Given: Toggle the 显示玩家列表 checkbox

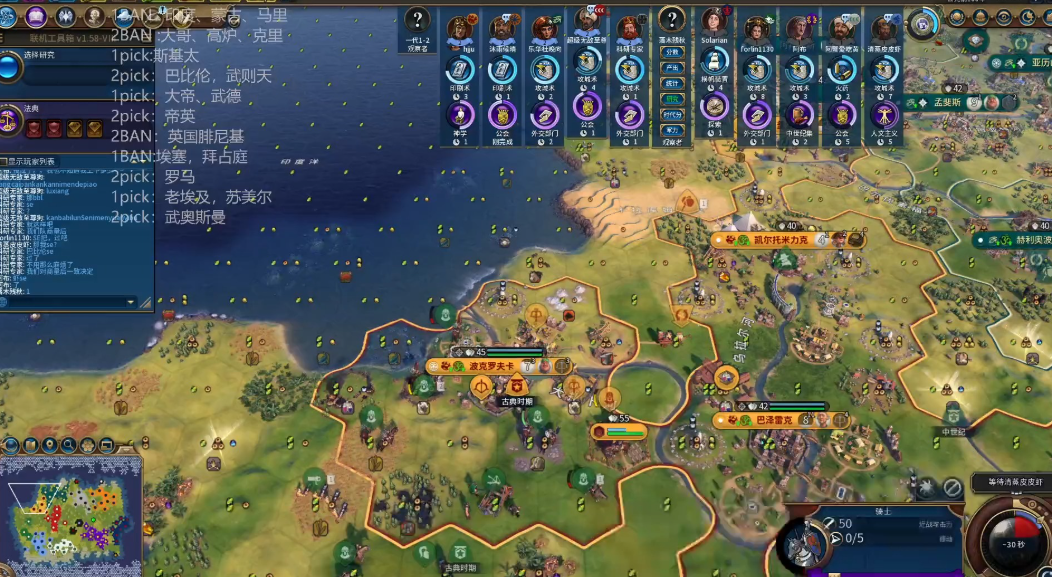Looking at the screenshot, I should click(x=5, y=161).
